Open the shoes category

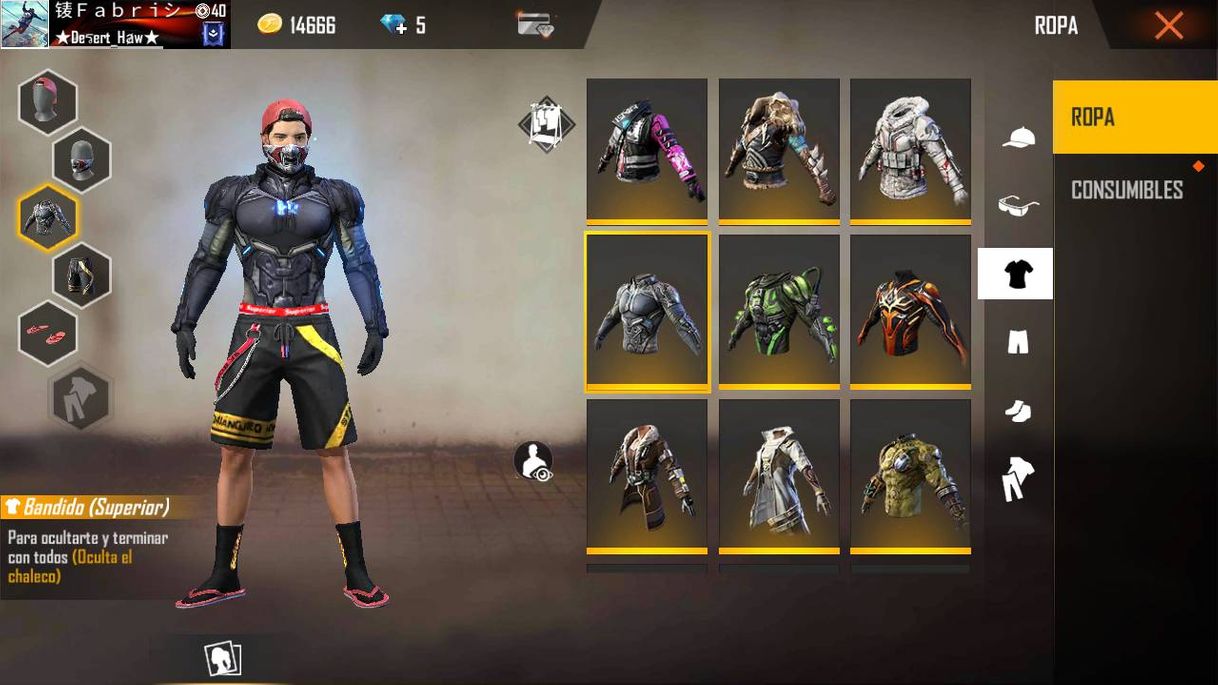coord(1017,411)
